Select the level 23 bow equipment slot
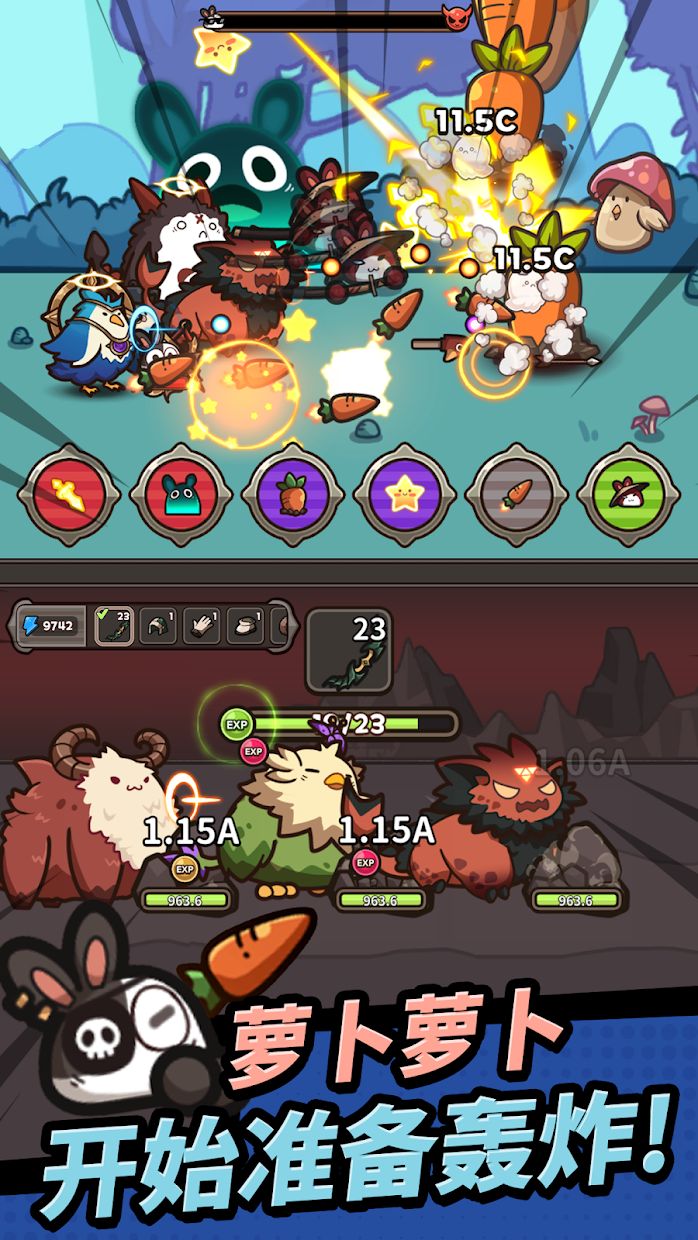Viewport: 698px width, 1240px height. (113, 626)
